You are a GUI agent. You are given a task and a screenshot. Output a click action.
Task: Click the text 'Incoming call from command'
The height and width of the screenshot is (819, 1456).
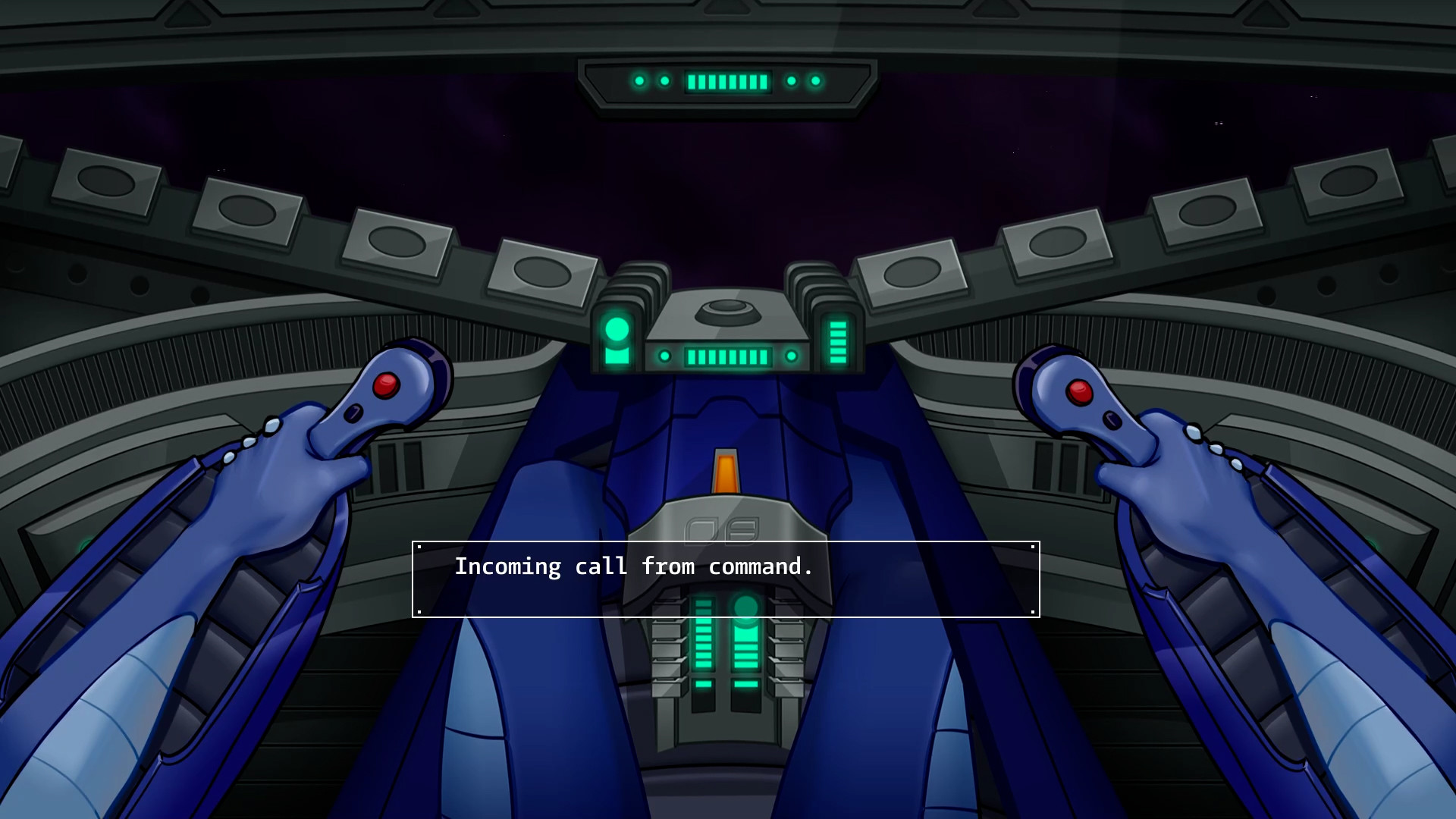[x=634, y=566]
